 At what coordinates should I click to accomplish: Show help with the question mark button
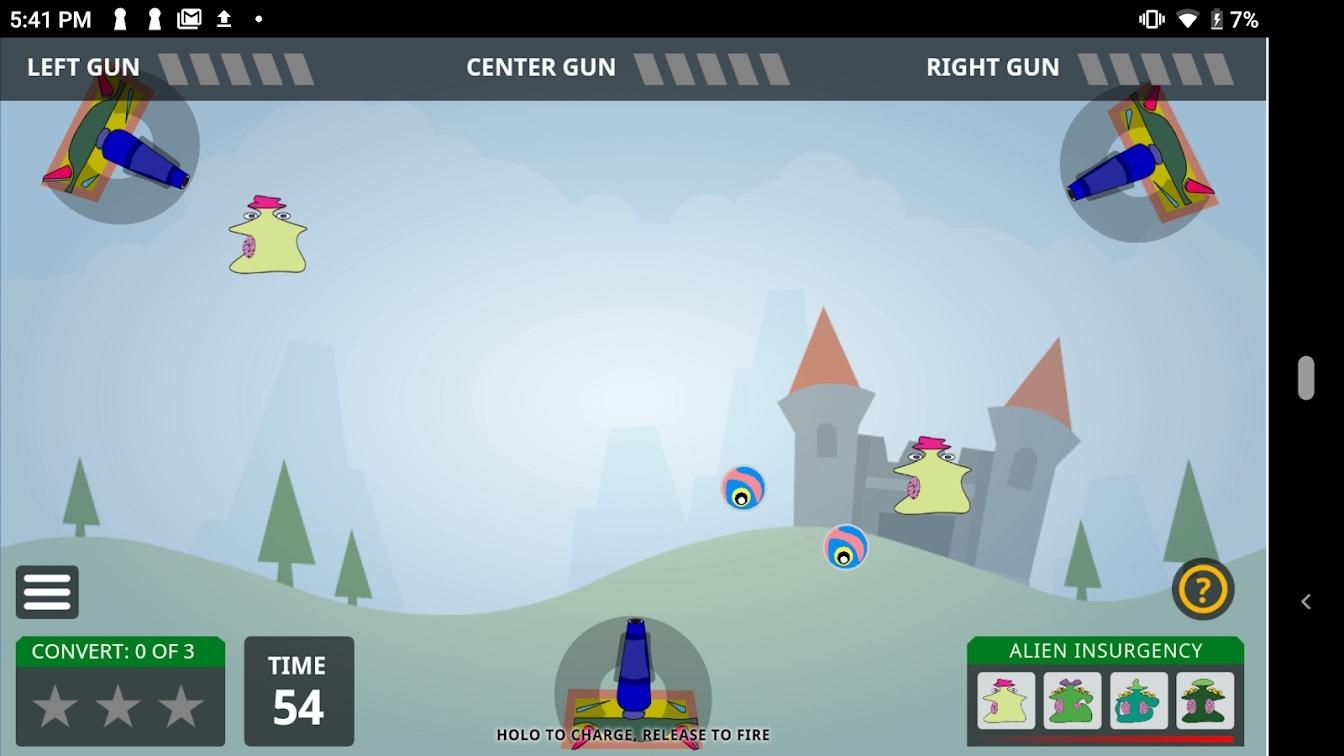1202,590
